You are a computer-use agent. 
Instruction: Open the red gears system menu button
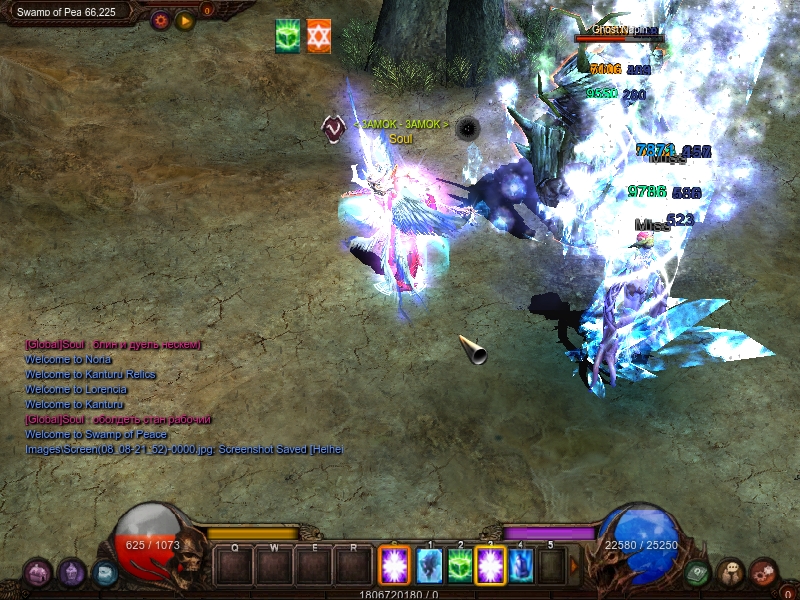coord(764,572)
